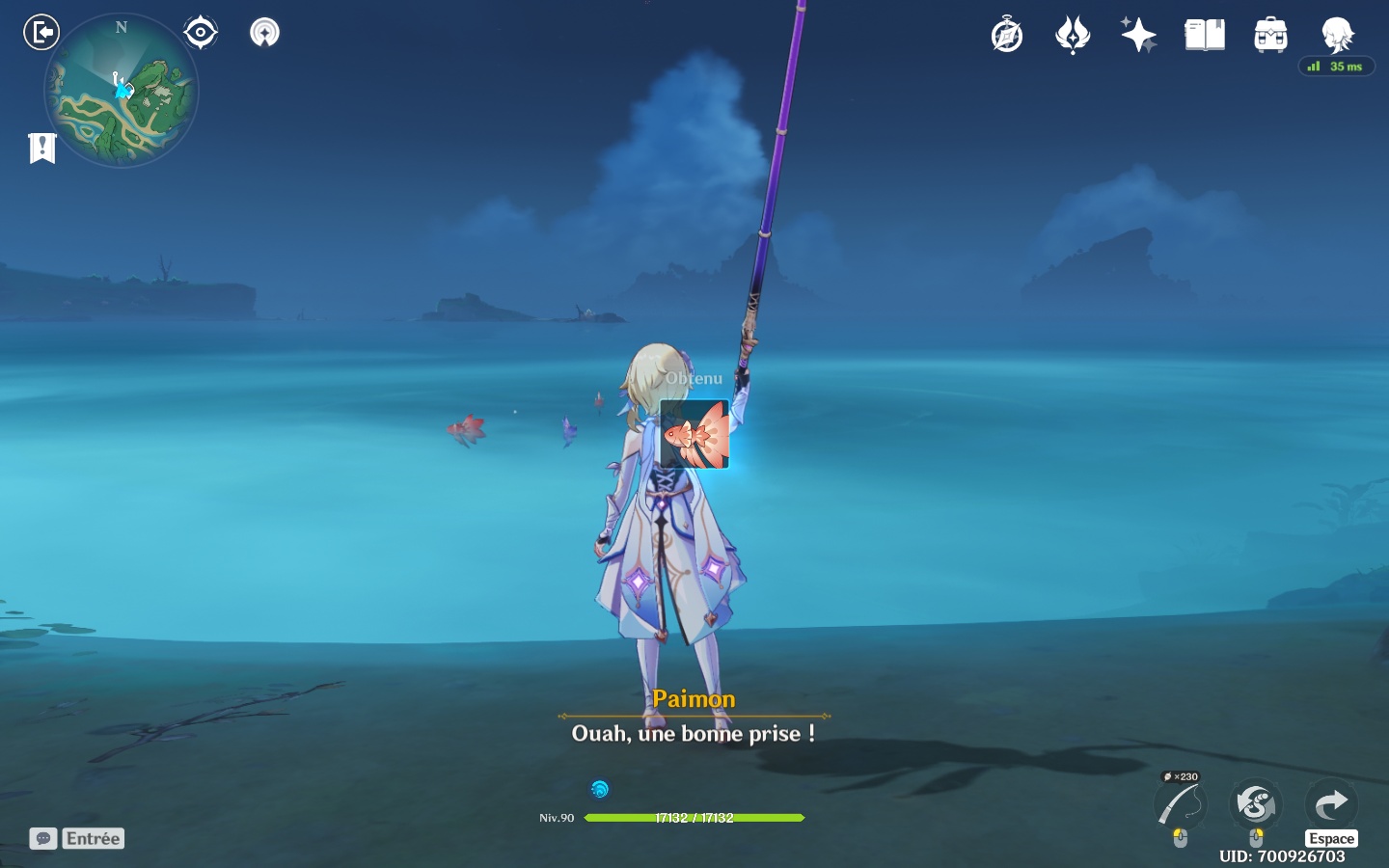The image size is (1389, 868).
Task: Open the Wish four-pointed star menu
Action: (1138, 36)
